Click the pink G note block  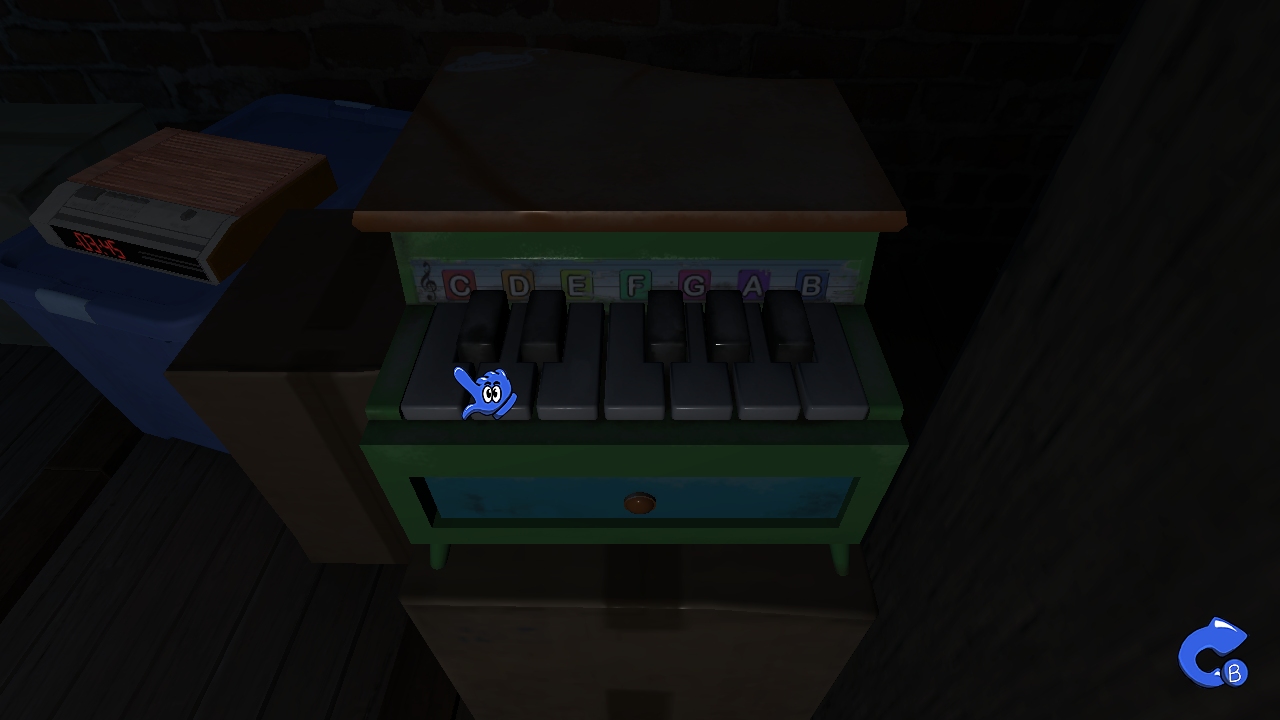point(692,287)
